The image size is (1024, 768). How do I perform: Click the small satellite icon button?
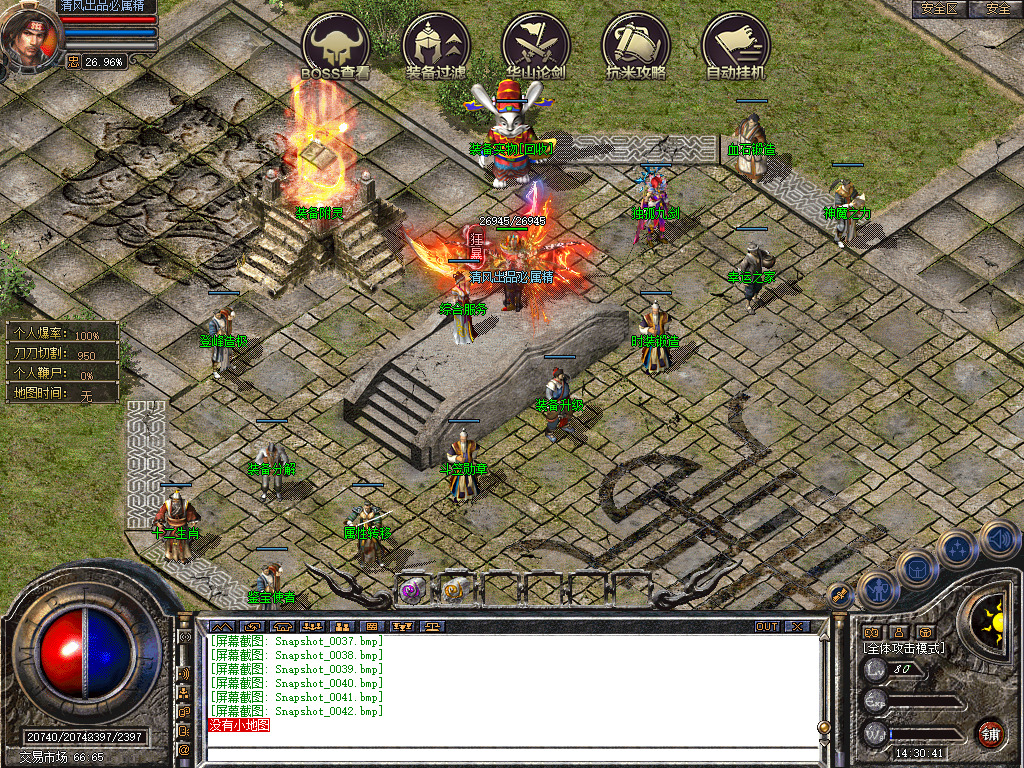click(840, 595)
